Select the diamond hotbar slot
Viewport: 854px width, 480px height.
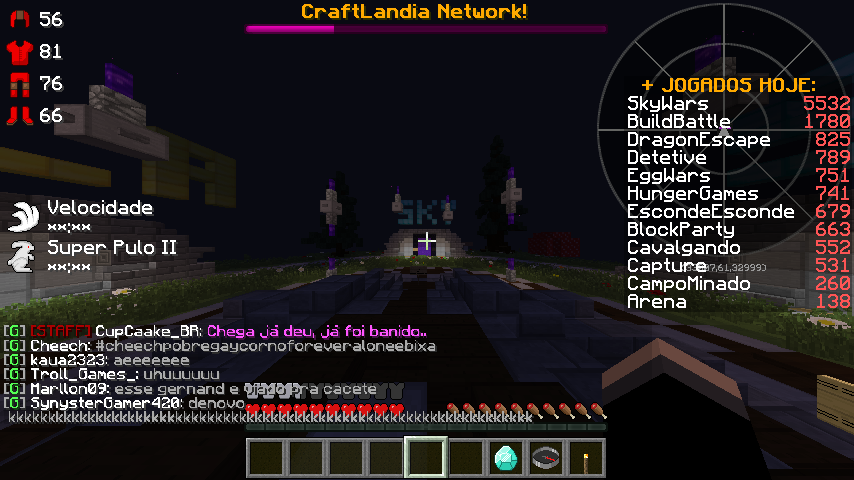[x=506, y=457]
